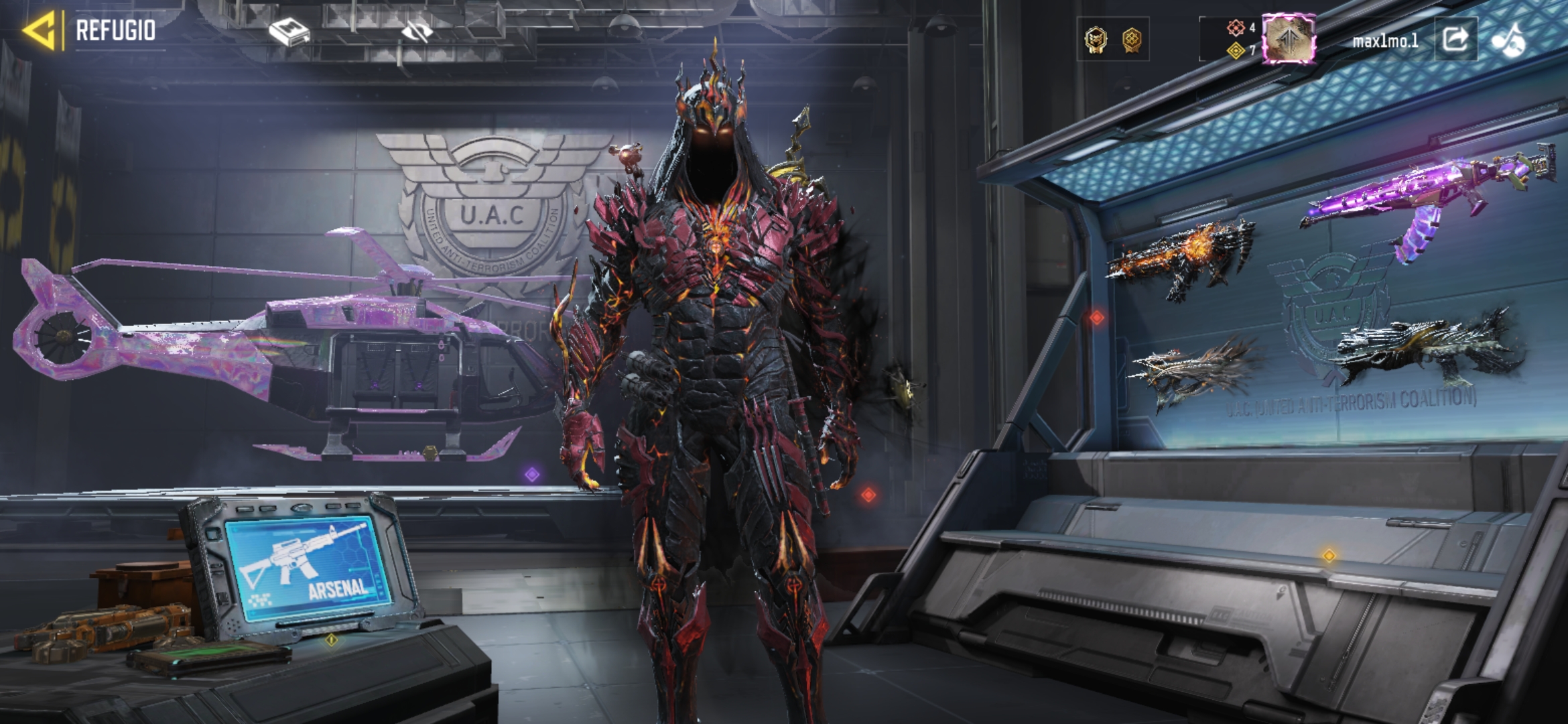Share the refuge with the arrow button
The height and width of the screenshot is (724, 1568).
coord(1455,40)
